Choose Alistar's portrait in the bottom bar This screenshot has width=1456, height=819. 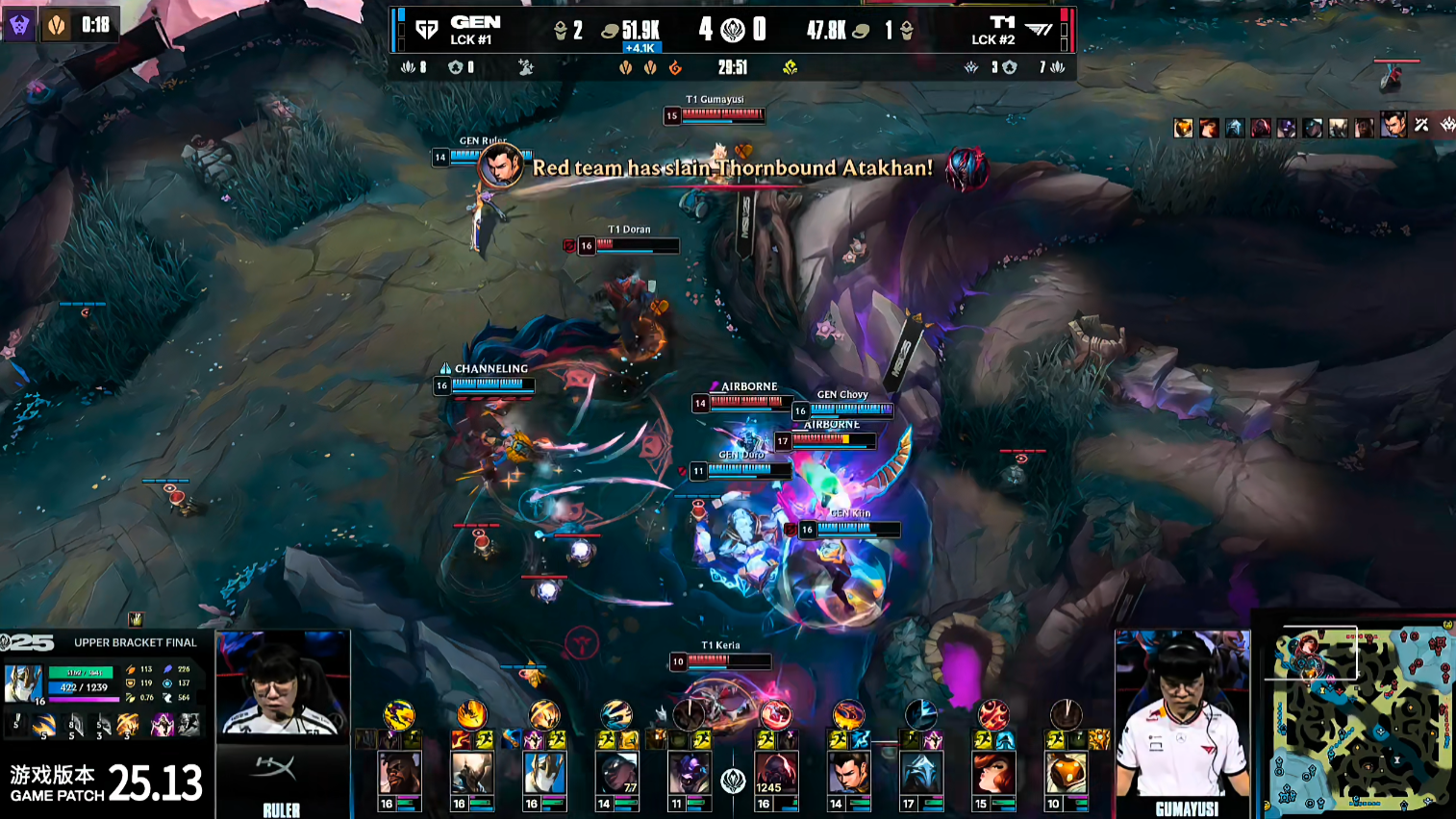(689, 773)
